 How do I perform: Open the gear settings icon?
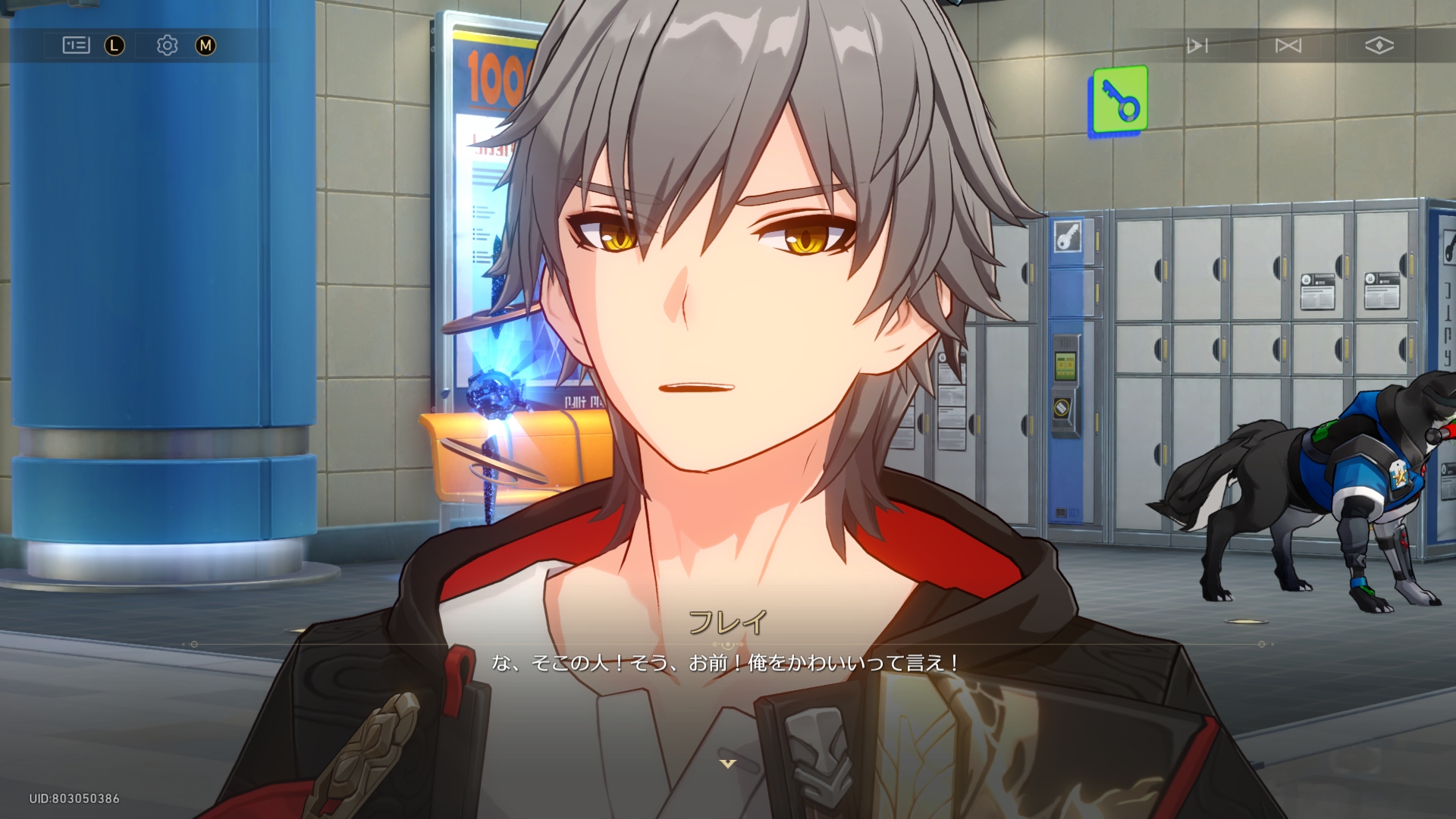167,45
